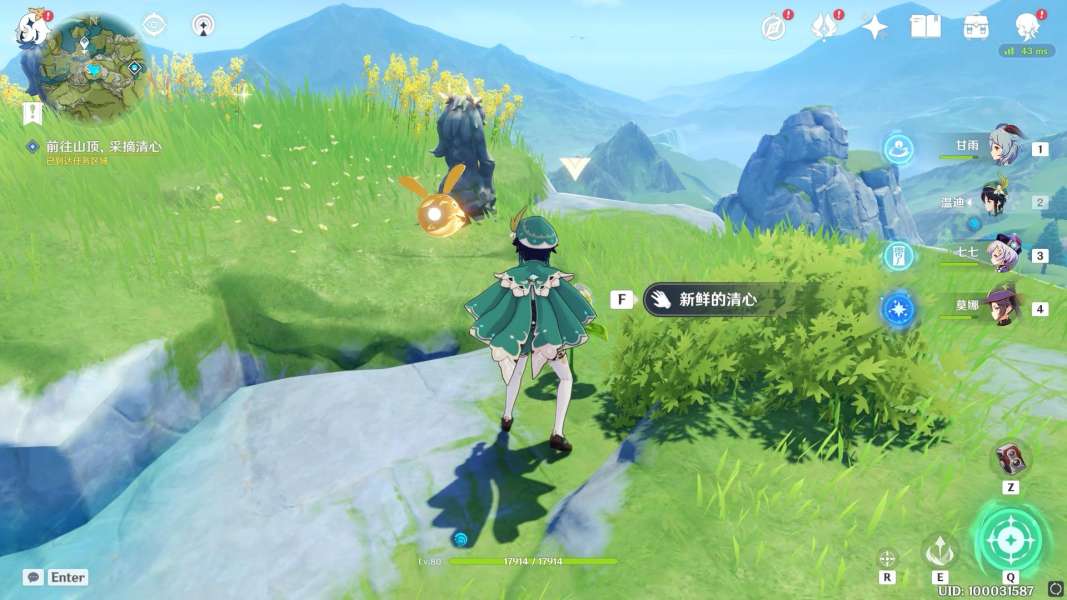The image size is (1067, 600).
Task: Select the 前往山顶，采摘清心 quest tracker
Action: 103,146
